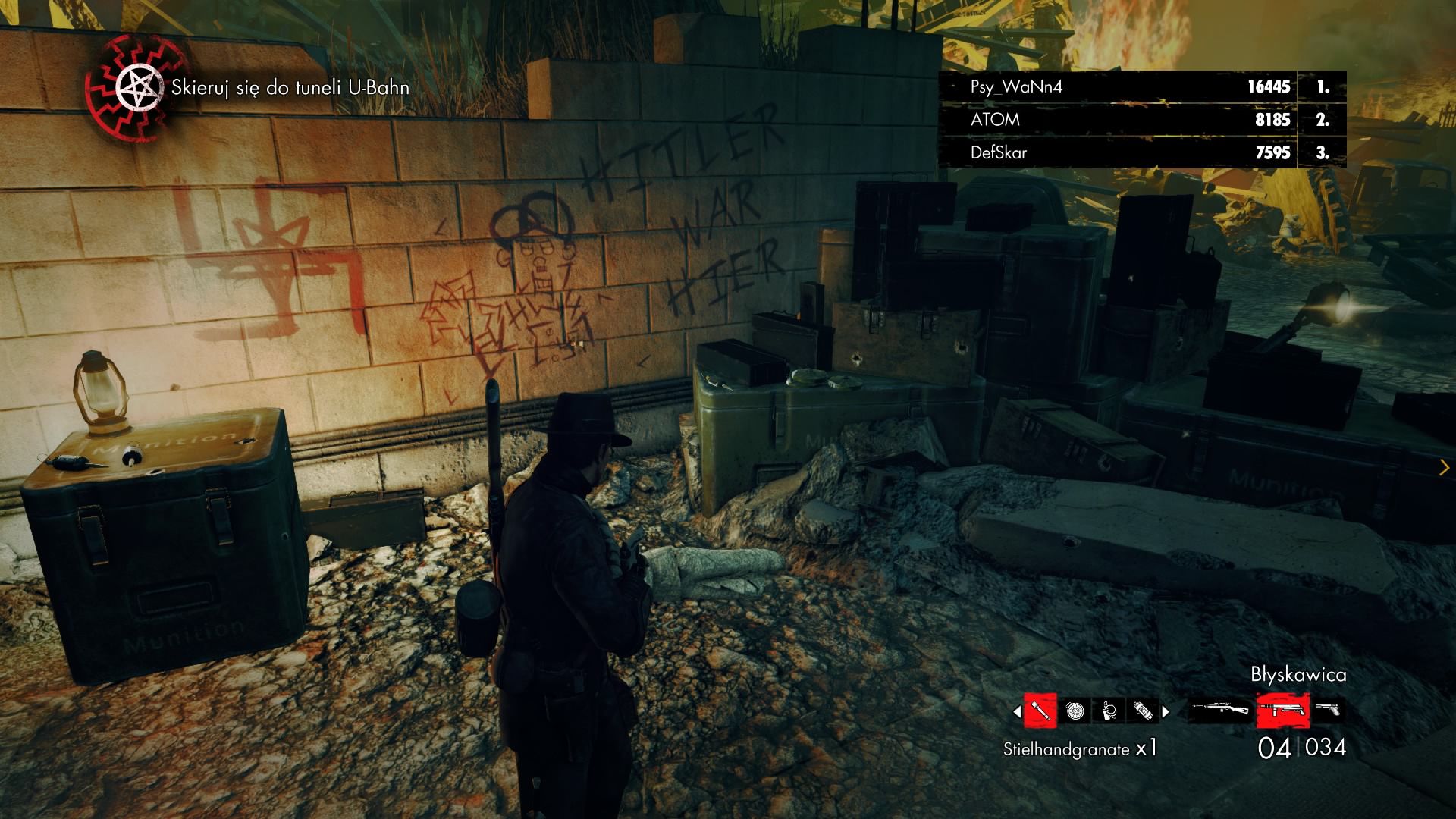This screenshot has width=1456, height=819.
Task: Click the left arrow to cycle equipment
Action: coord(1016,711)
